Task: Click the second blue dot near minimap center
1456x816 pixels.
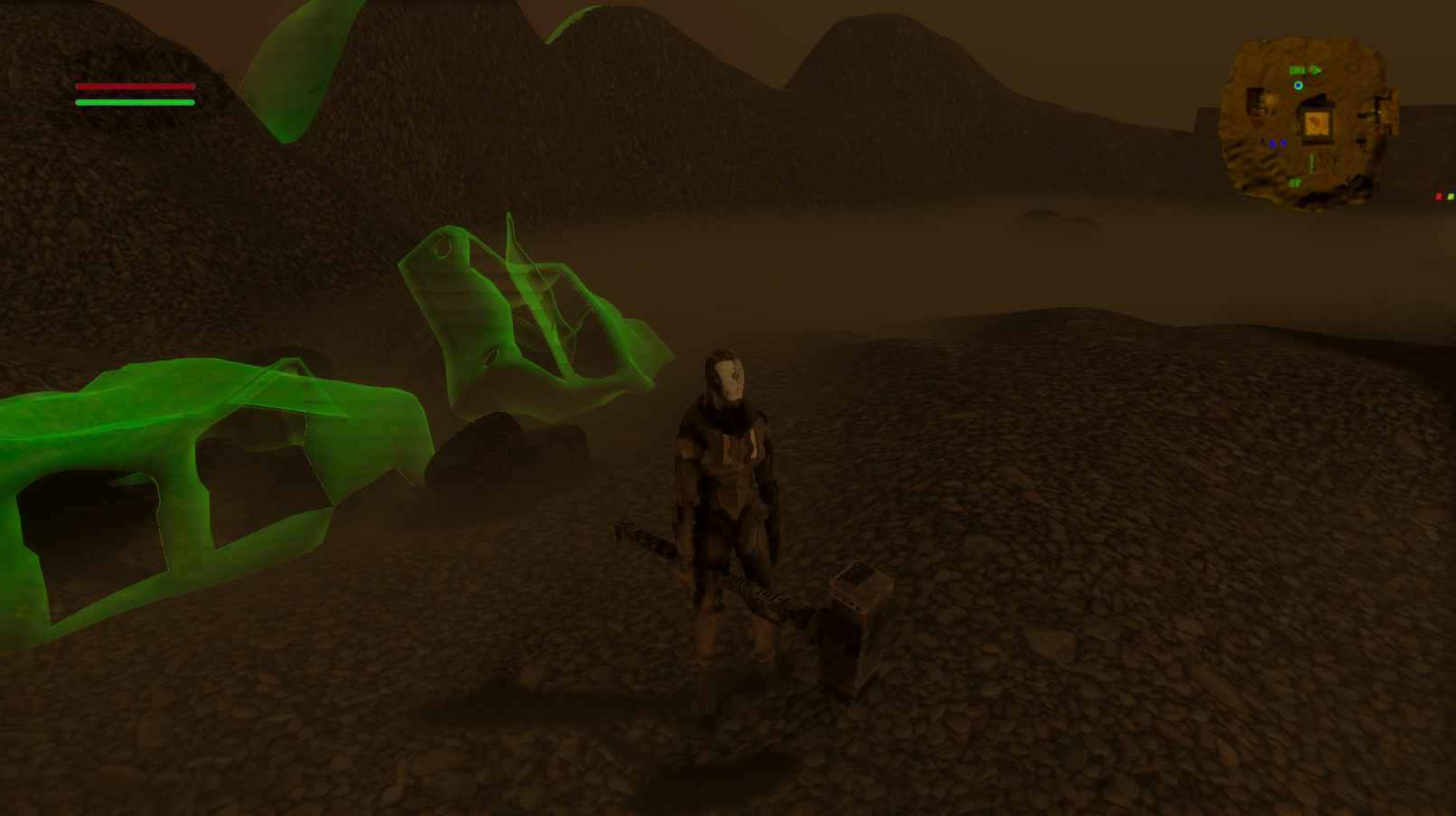Action: pyautogui.click(x=1283, y=142)
